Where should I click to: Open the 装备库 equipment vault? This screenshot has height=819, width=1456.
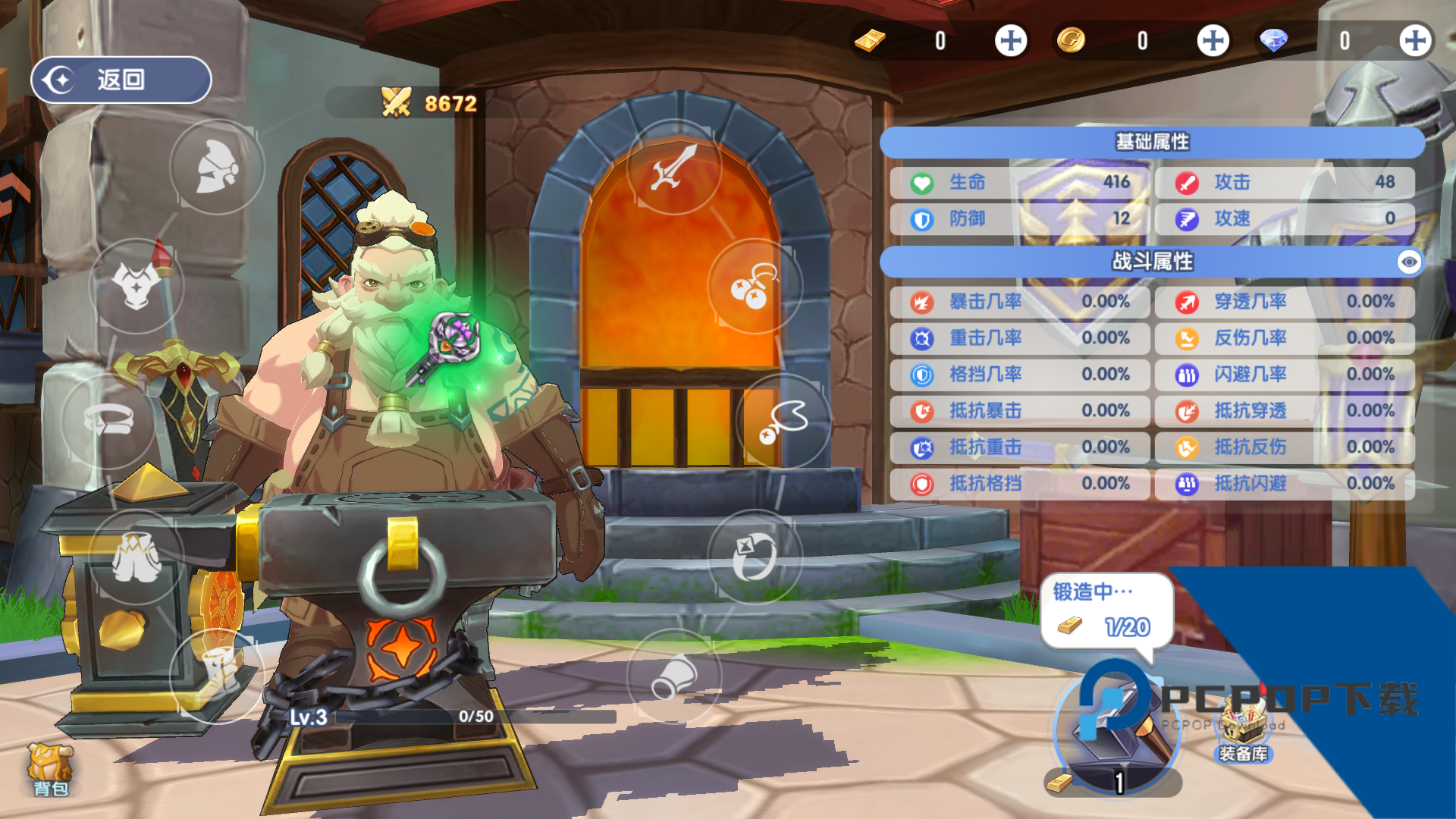(1243, 732)
